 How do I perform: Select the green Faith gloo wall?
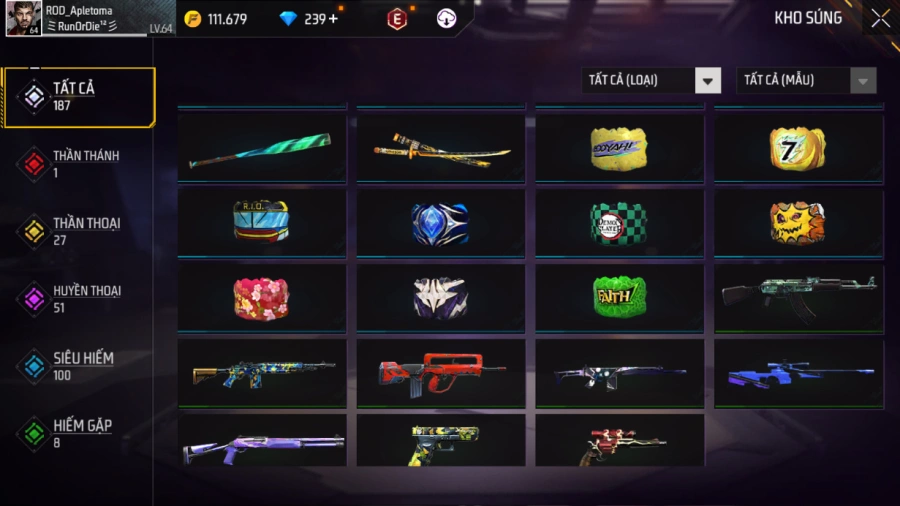(619, 298)
